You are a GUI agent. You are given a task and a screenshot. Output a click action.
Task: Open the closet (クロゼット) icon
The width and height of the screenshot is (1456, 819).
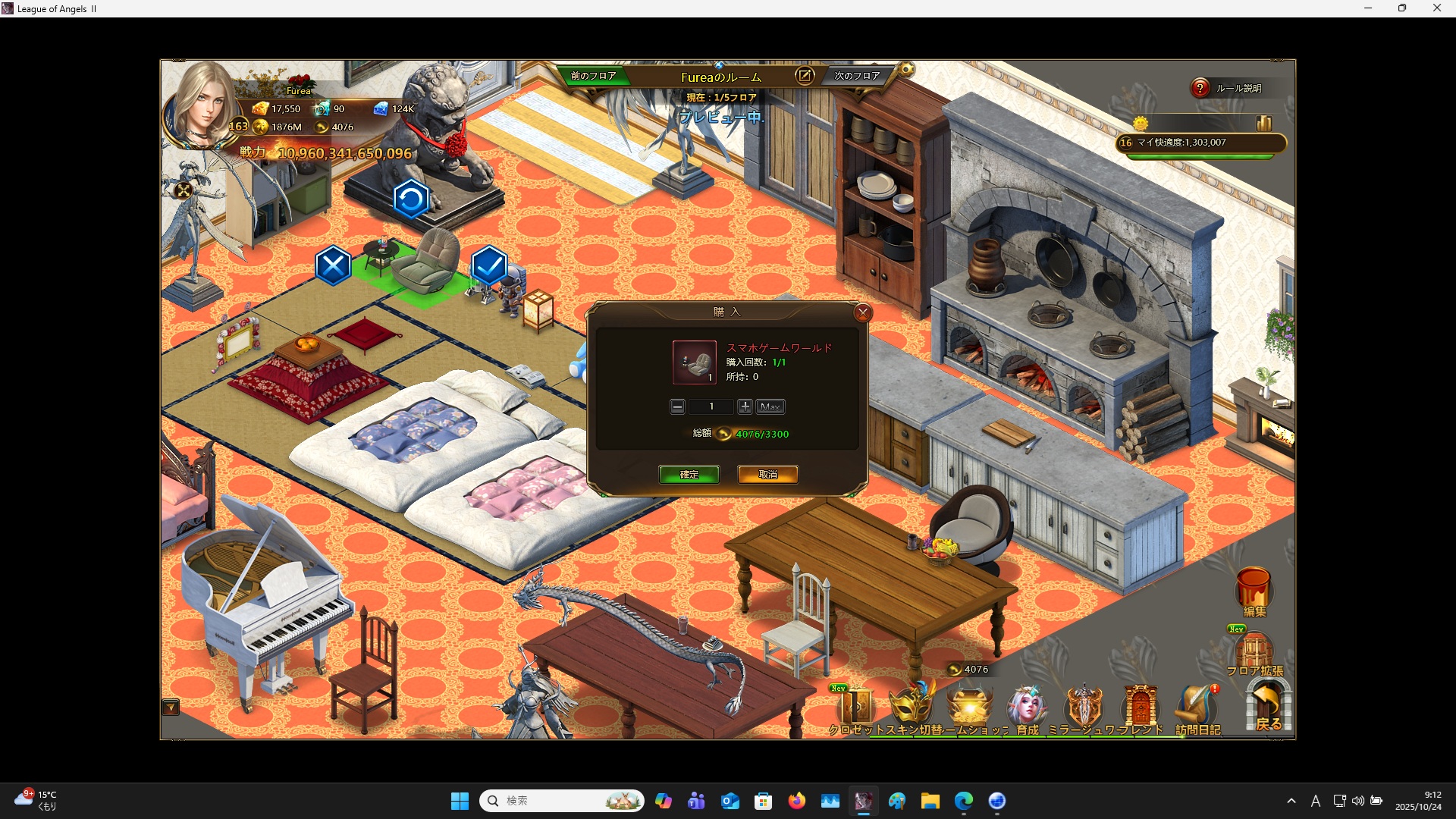(x=855, y=707)
